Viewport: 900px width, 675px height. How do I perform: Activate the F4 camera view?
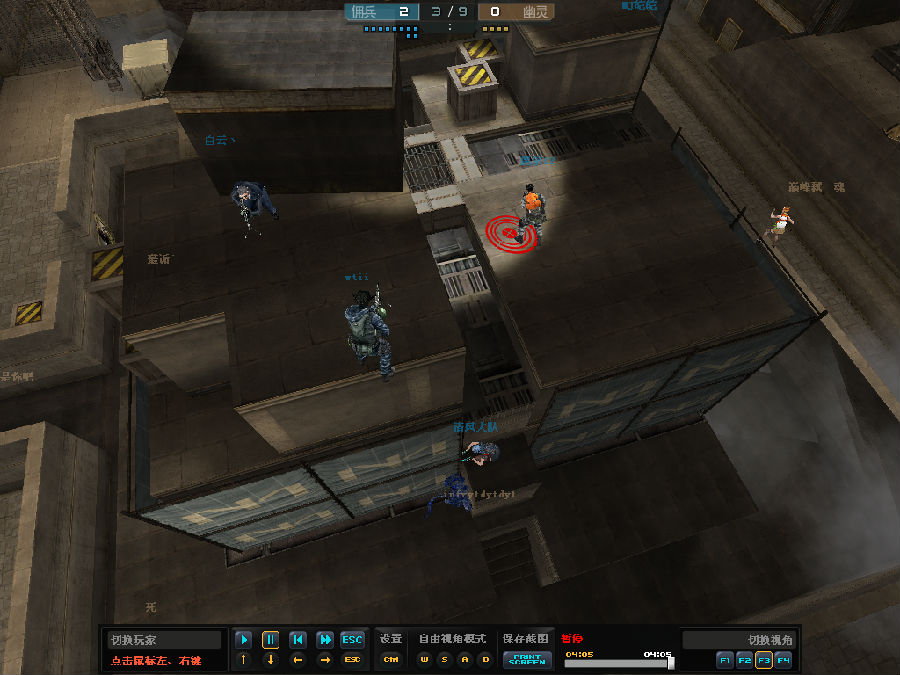coord(783,660)
